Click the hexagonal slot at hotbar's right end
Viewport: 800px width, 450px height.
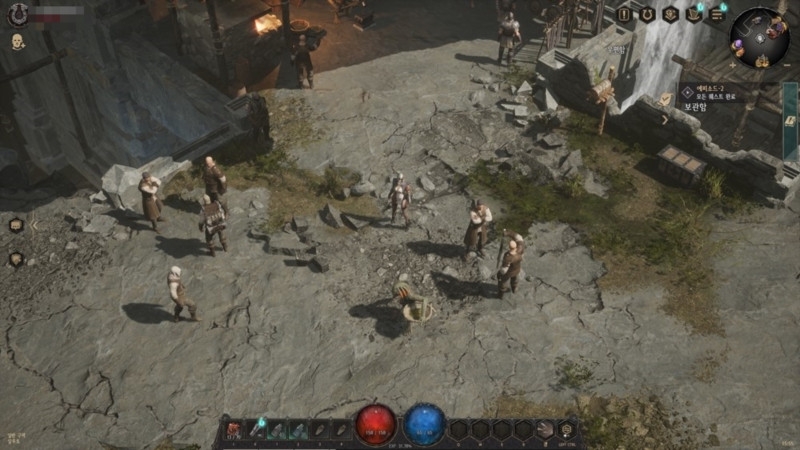coord(567,429)
